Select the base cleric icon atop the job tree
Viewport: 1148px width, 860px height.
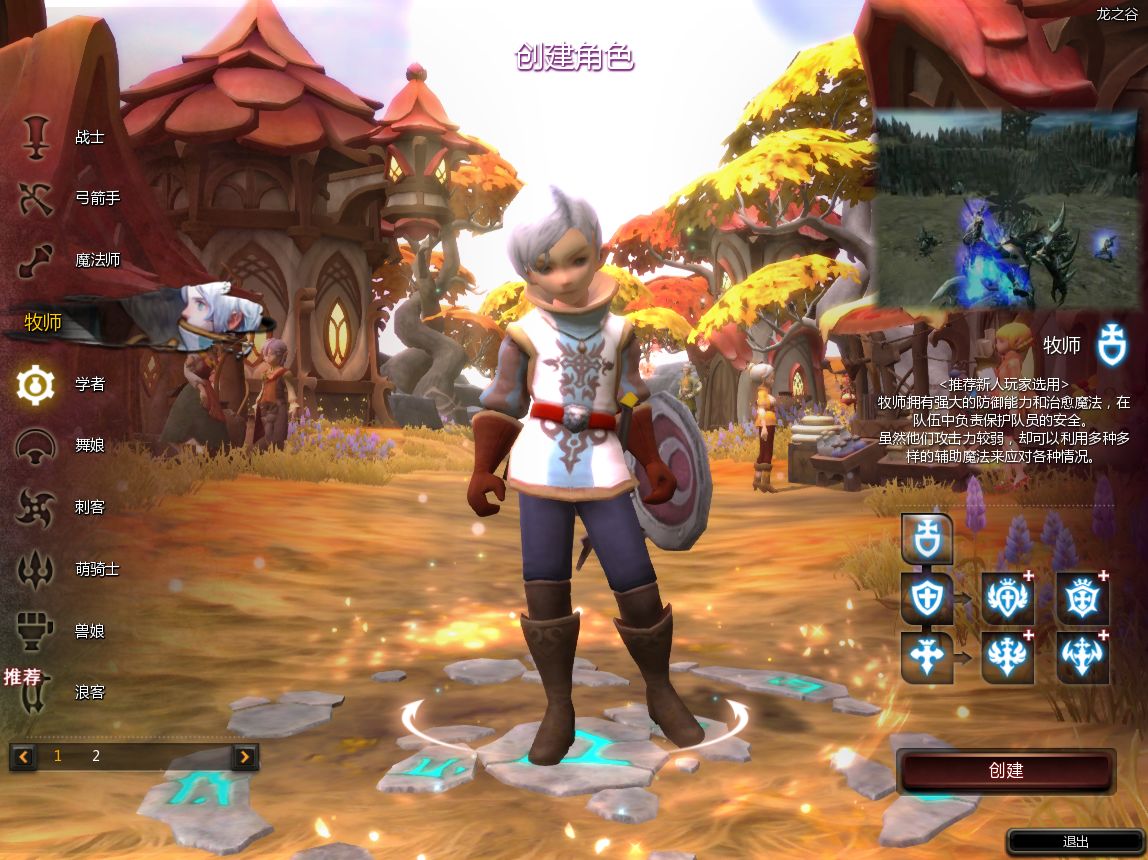click(x=926, y=540)
